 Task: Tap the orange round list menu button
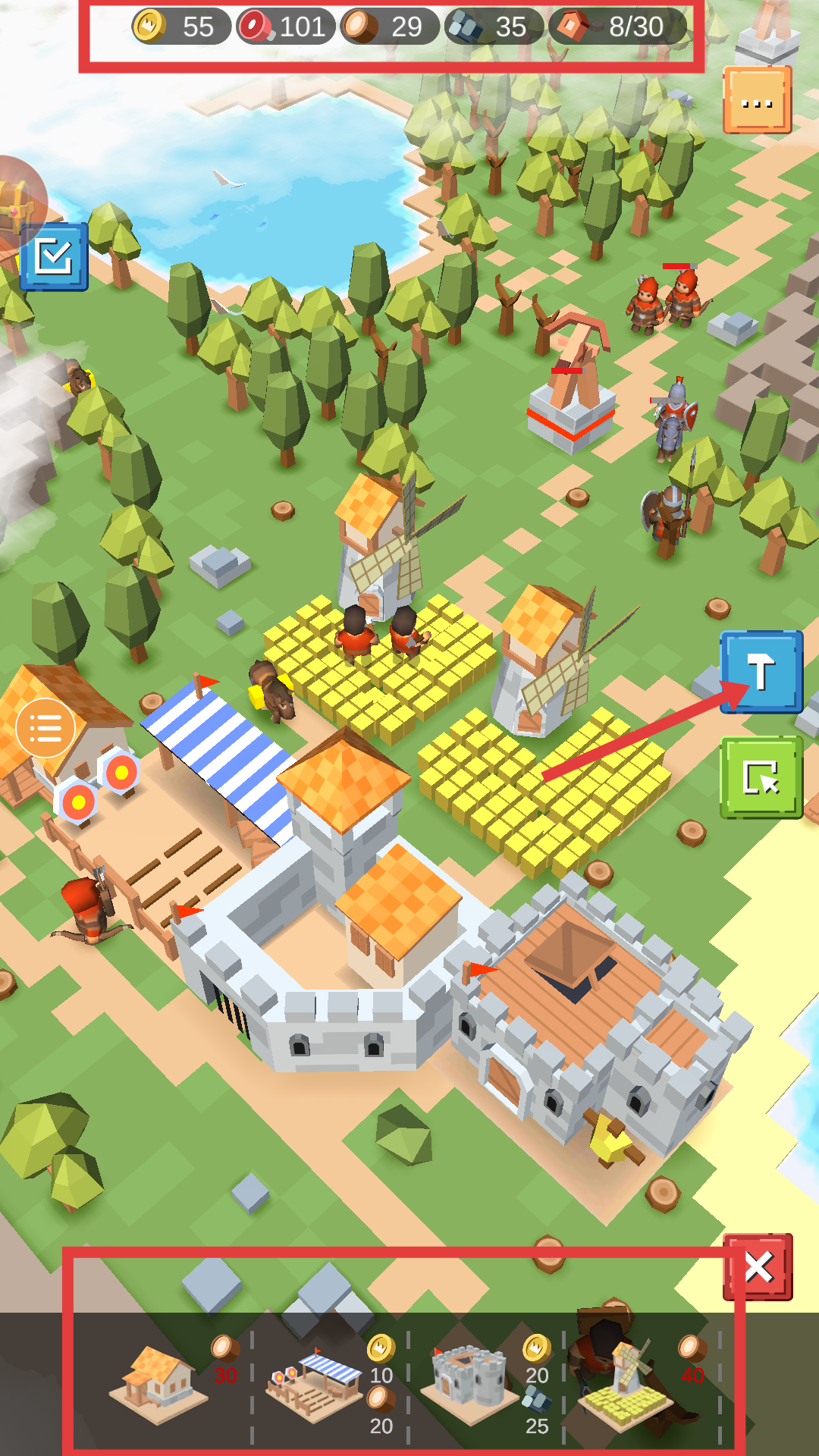point(45,728)
